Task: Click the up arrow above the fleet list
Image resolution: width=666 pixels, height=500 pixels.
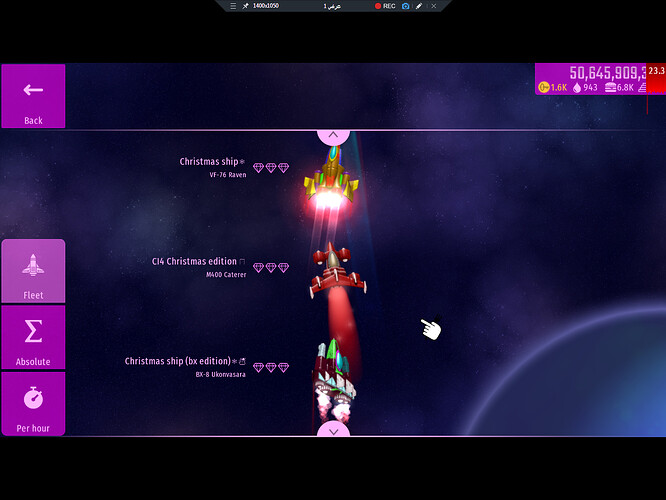Action: point(333,135)
